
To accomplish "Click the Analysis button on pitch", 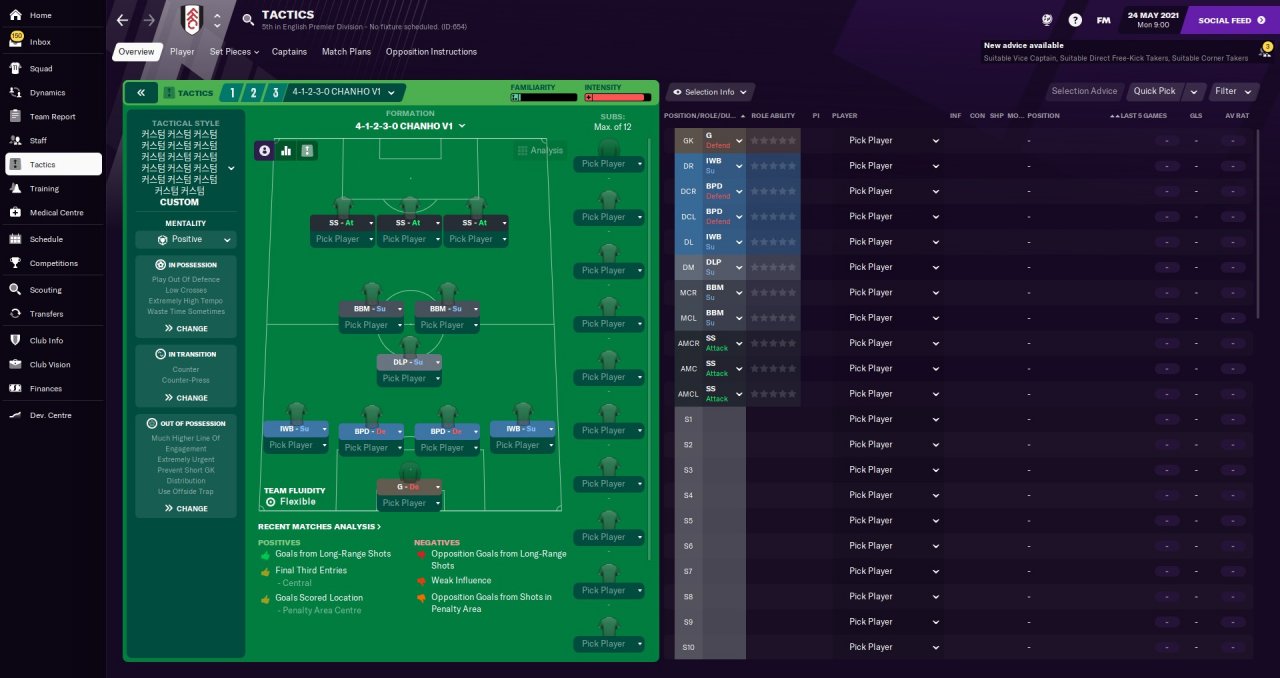I will (x=540, y=151).
